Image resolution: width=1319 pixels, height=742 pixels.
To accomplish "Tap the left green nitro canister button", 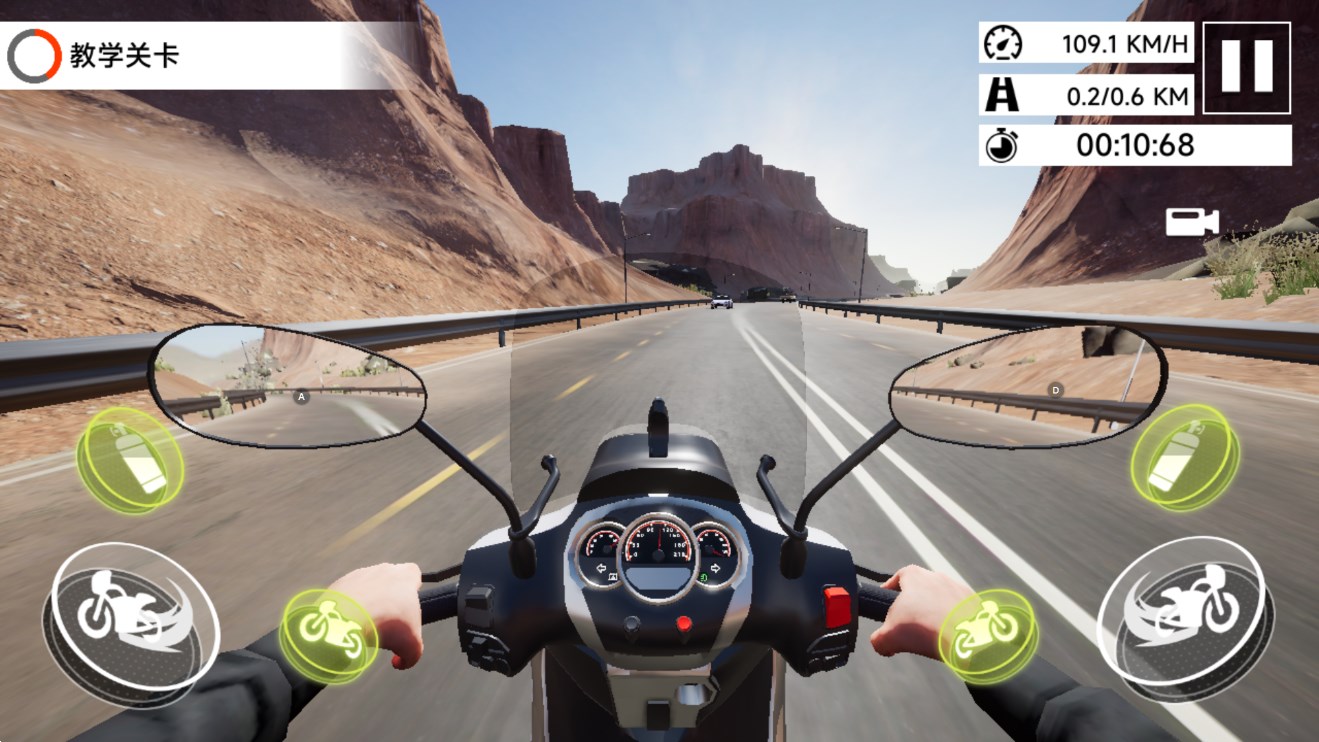I will pos(131,462).
